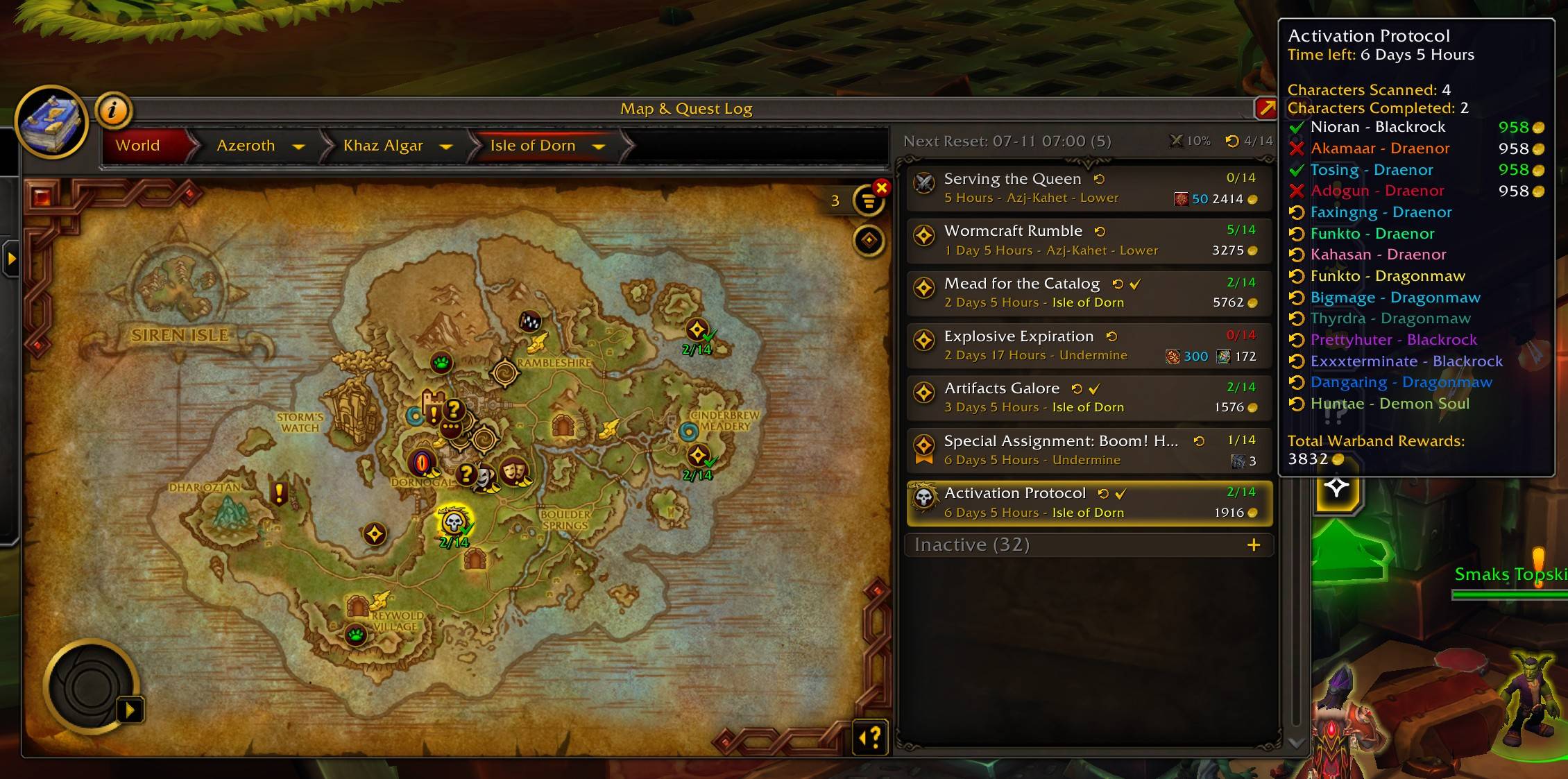The image size is (1568, 779).
Task: Click the circular minimap navigation wheel
Action: (90, 686)
